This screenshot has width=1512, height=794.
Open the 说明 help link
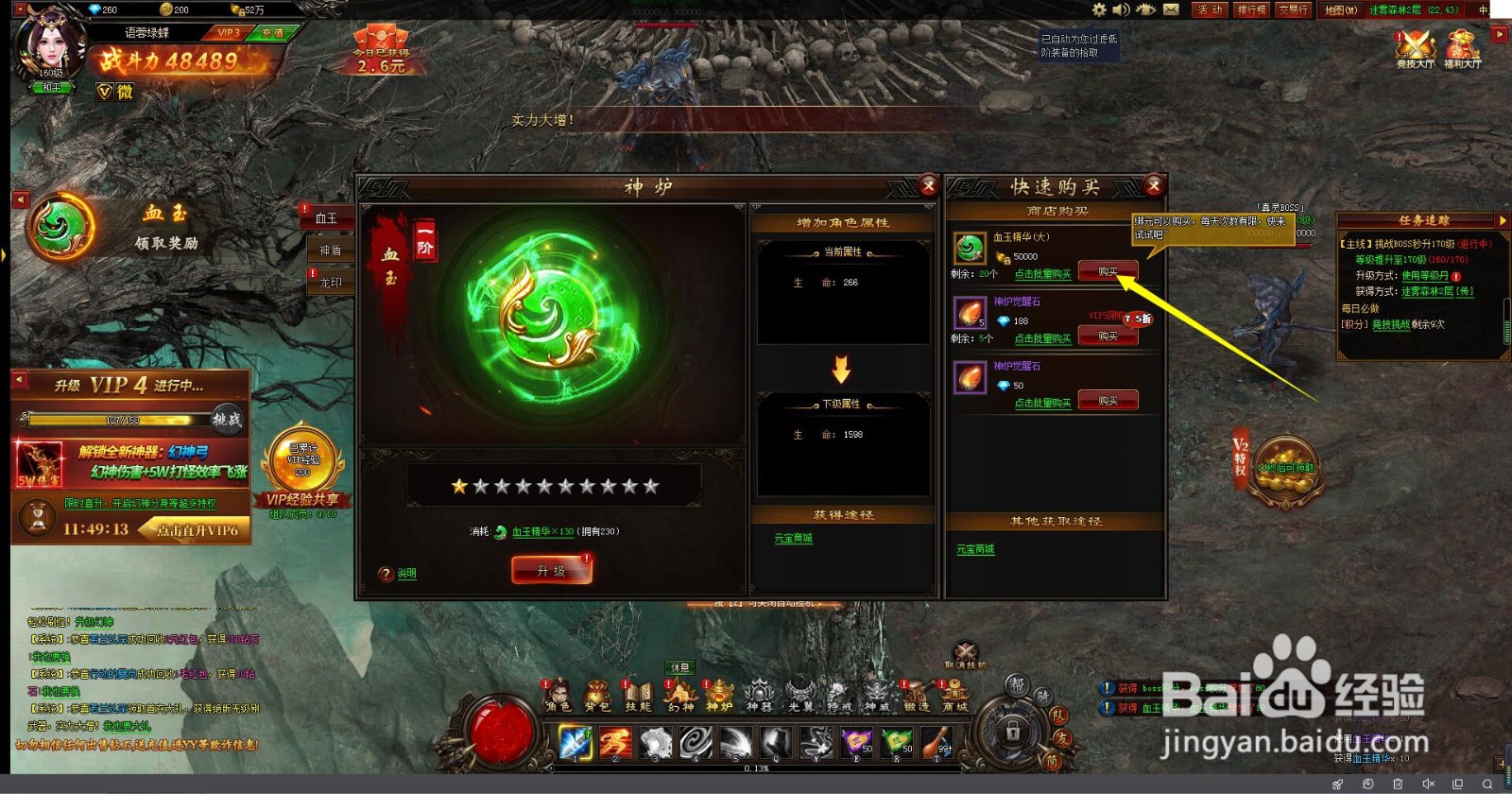406,574
